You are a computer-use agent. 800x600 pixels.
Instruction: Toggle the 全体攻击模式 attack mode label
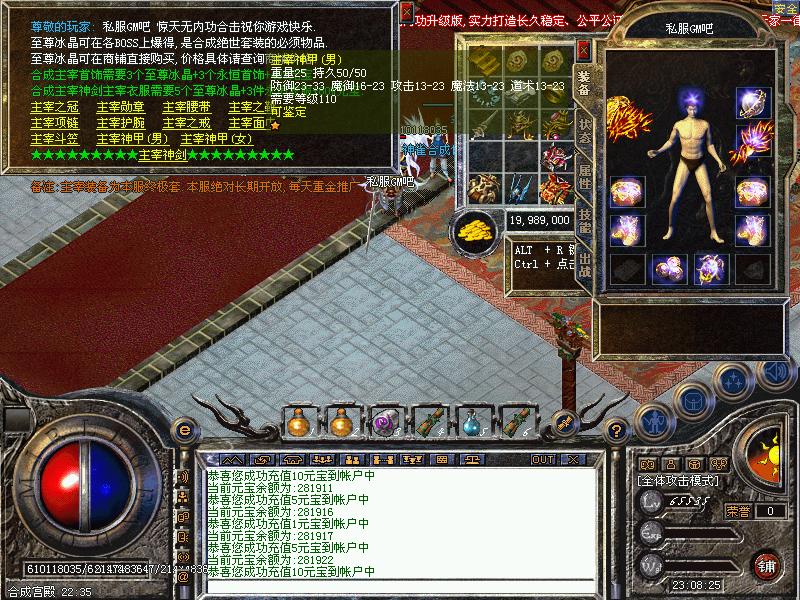point(676,480)
